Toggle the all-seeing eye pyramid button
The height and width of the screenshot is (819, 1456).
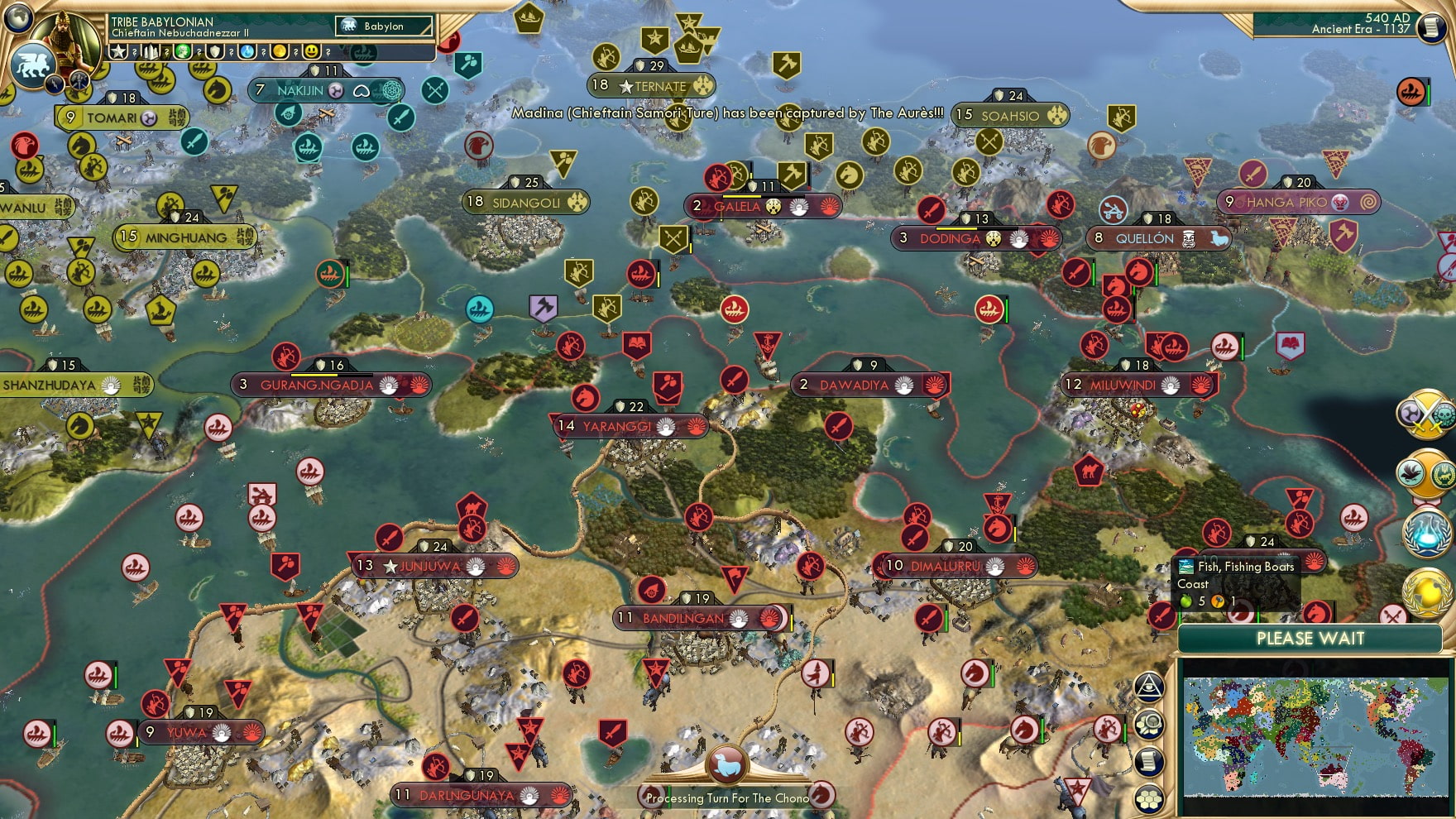click(1149, 687)
